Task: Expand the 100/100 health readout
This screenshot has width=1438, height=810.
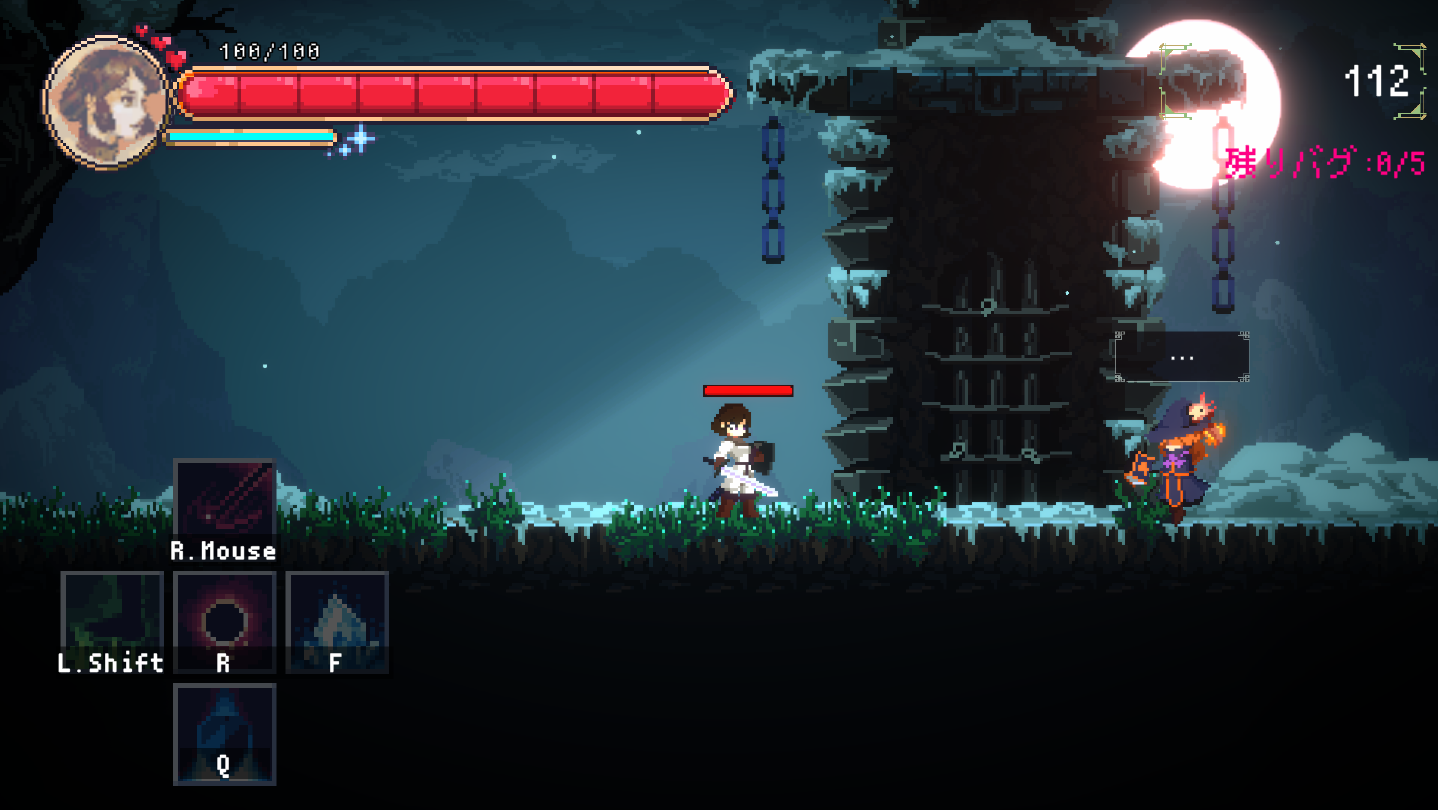Action: [270, 52]
